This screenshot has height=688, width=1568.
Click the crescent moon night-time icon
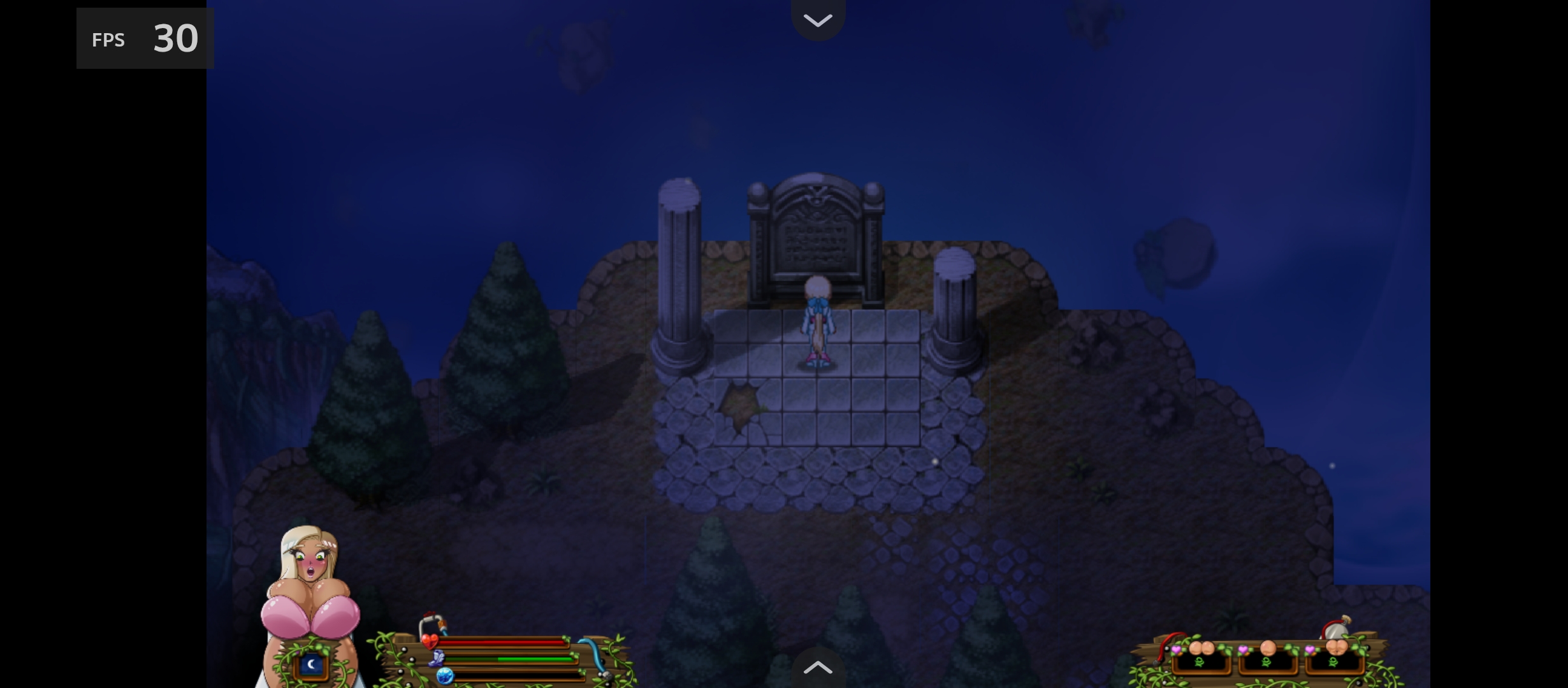(x=312, y=664)
